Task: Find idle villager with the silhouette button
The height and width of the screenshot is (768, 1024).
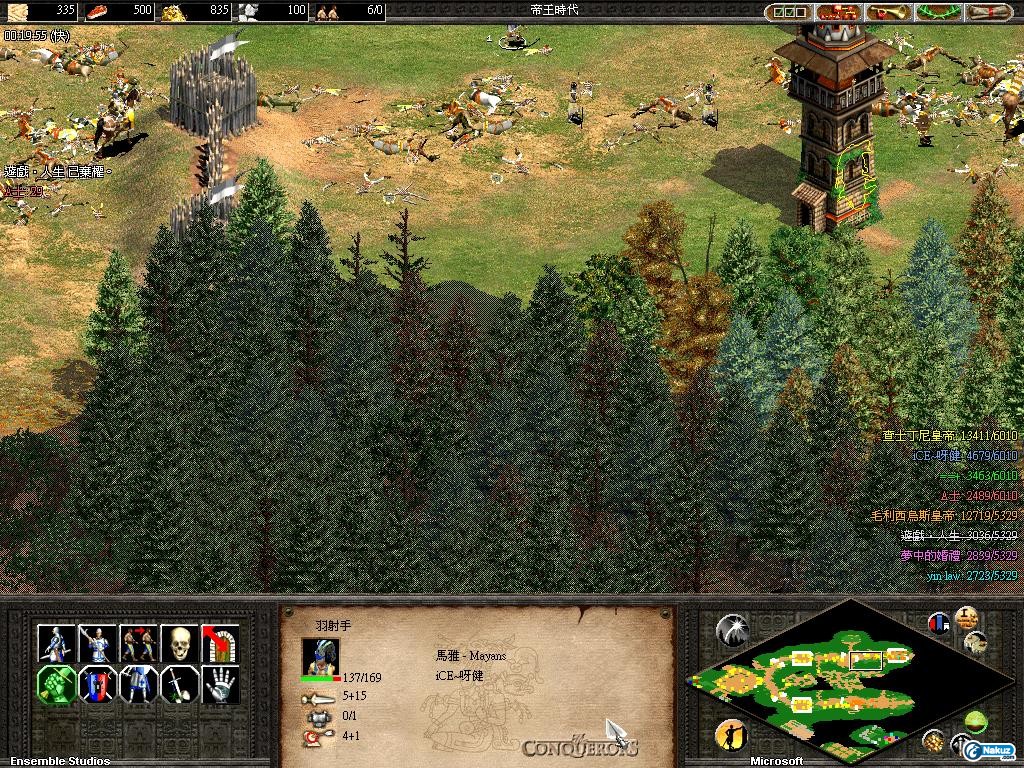Action: pyautogui.click(x=732, y=737)
